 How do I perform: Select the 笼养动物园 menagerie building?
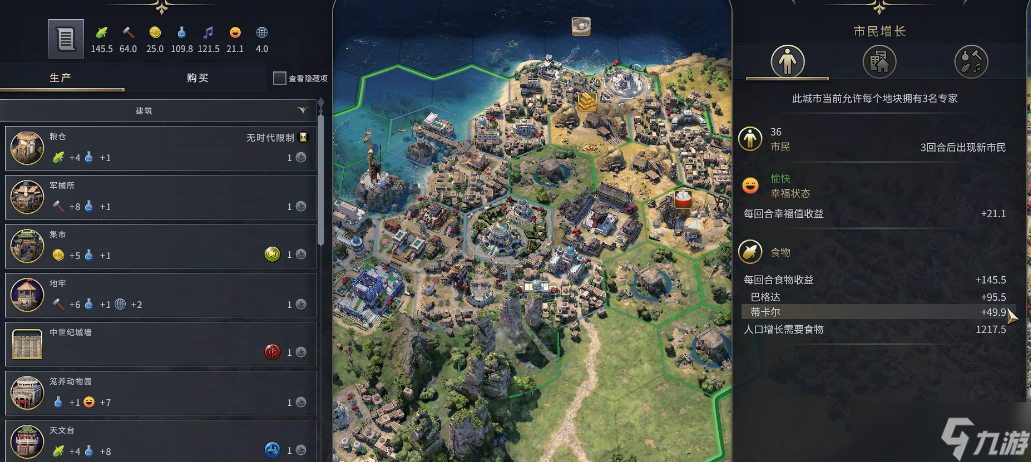tap(158, 392)
